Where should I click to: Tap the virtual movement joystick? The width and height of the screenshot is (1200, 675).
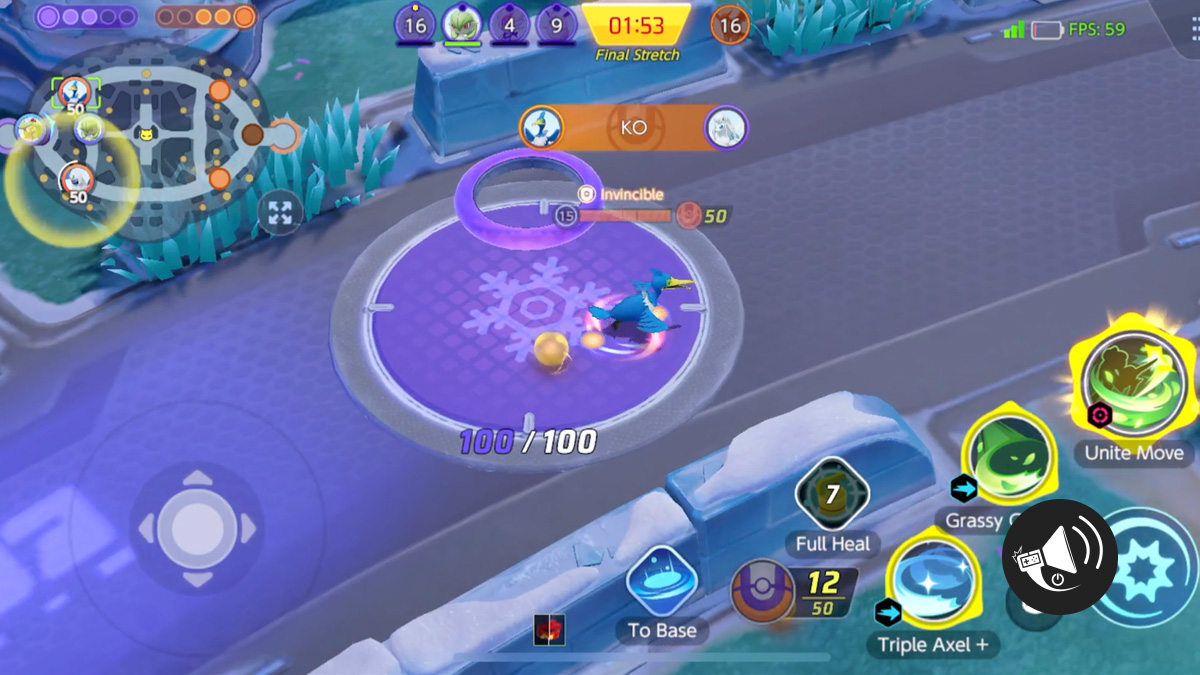197,527
